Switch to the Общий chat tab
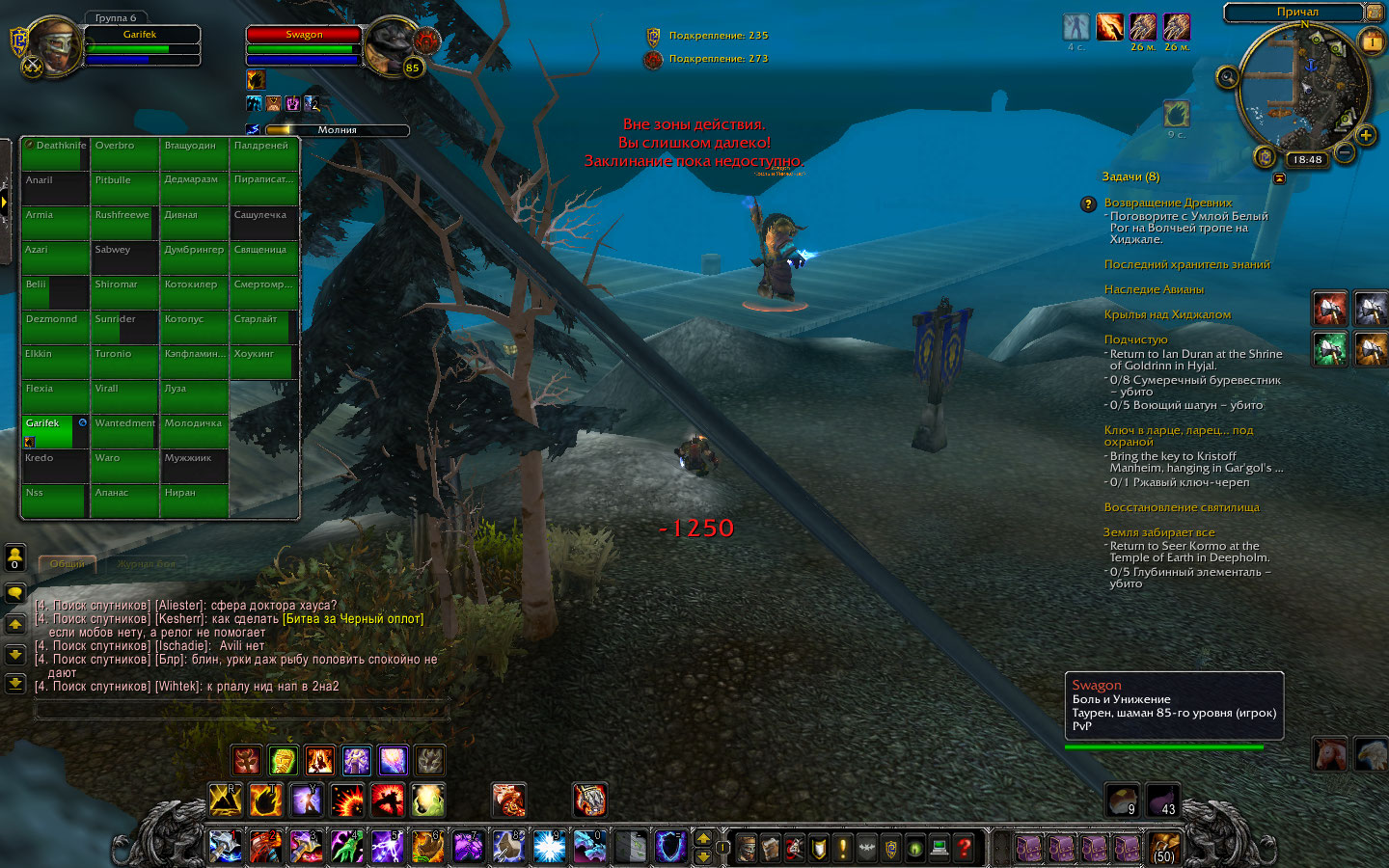Image resolution: width=1389 pixels, height=868 pixels. coord(67,563)
